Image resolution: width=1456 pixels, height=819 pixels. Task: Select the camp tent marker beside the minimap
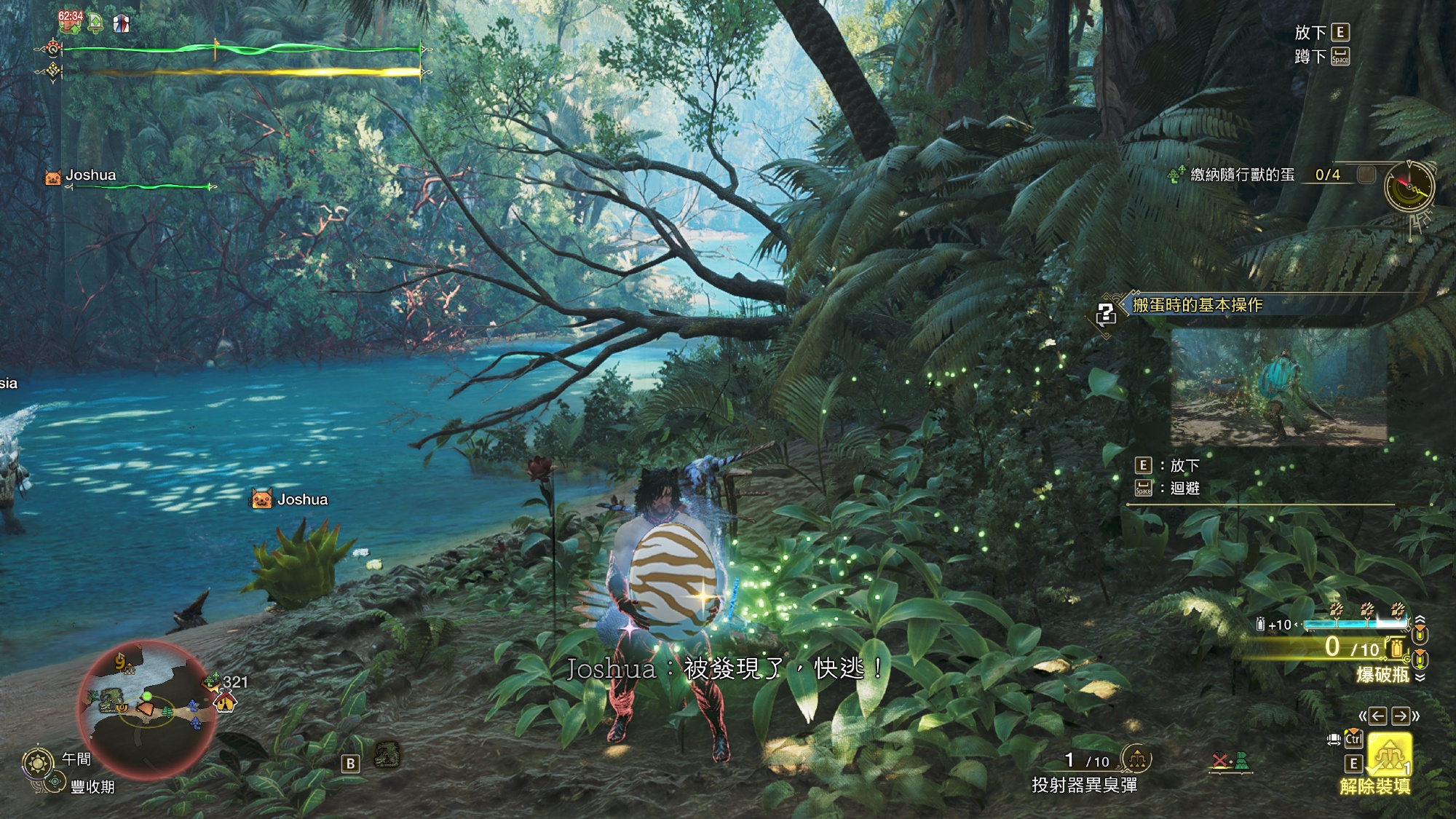click(x=225, y=702)
